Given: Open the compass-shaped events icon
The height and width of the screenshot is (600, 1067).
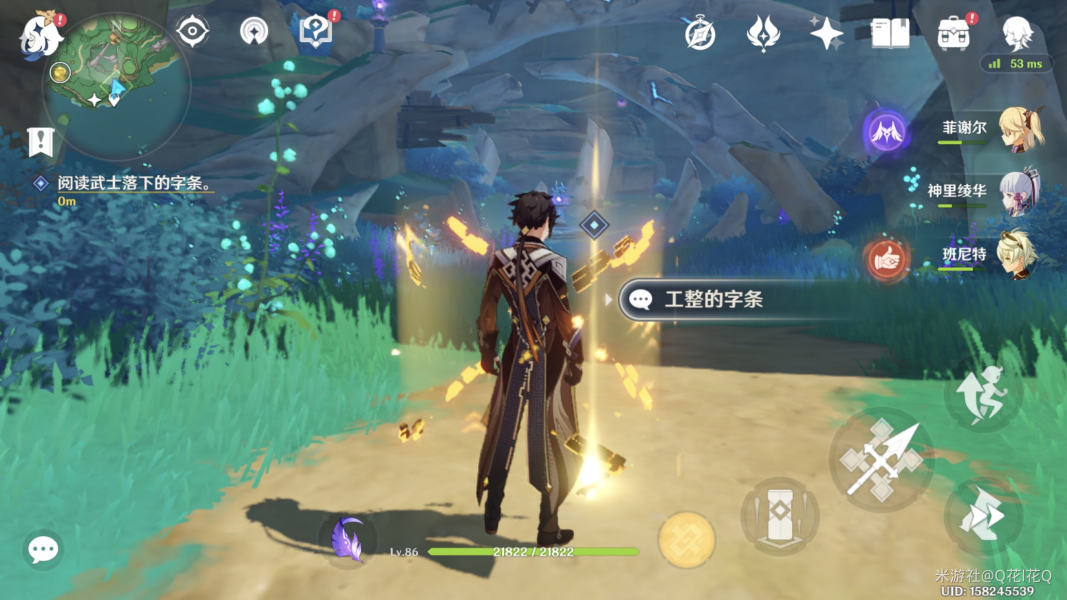Looking at the screenshot, I should click(x=700, y=34).
